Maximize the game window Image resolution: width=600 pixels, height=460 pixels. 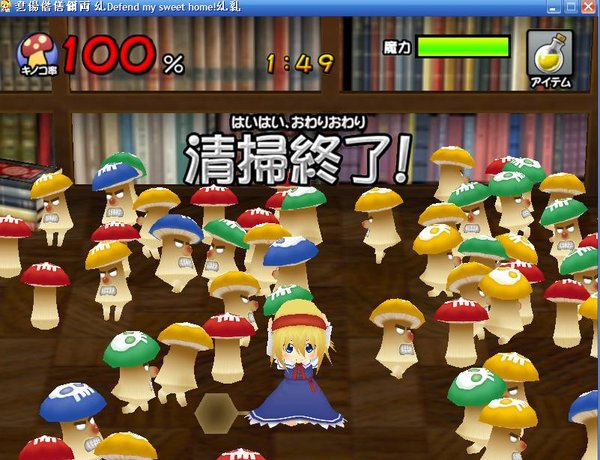click(x=570, y=7)
